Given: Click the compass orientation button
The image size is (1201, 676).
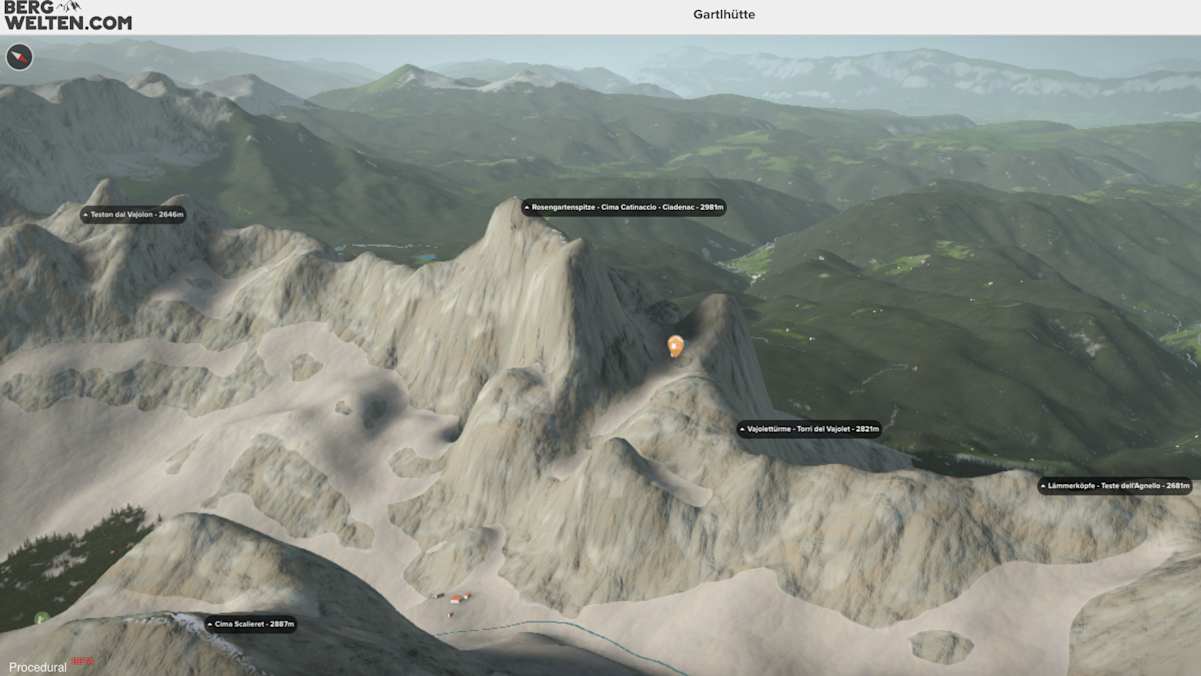Looking at the screenshot, I should [x=19, y=57].
